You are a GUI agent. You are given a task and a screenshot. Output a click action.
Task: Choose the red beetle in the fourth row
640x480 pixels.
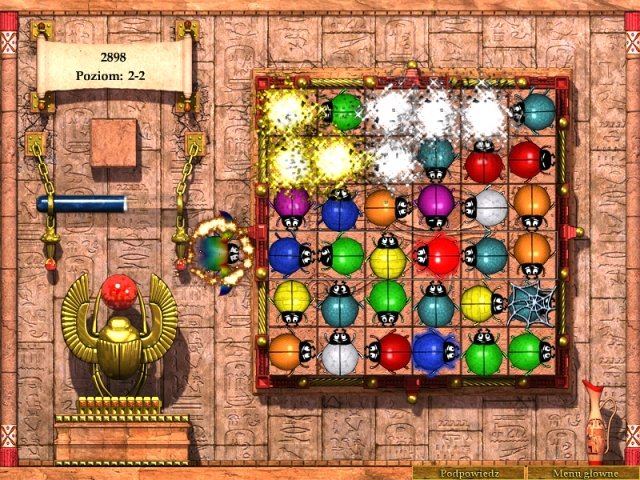pyautogui.click(x=437, y=254)
